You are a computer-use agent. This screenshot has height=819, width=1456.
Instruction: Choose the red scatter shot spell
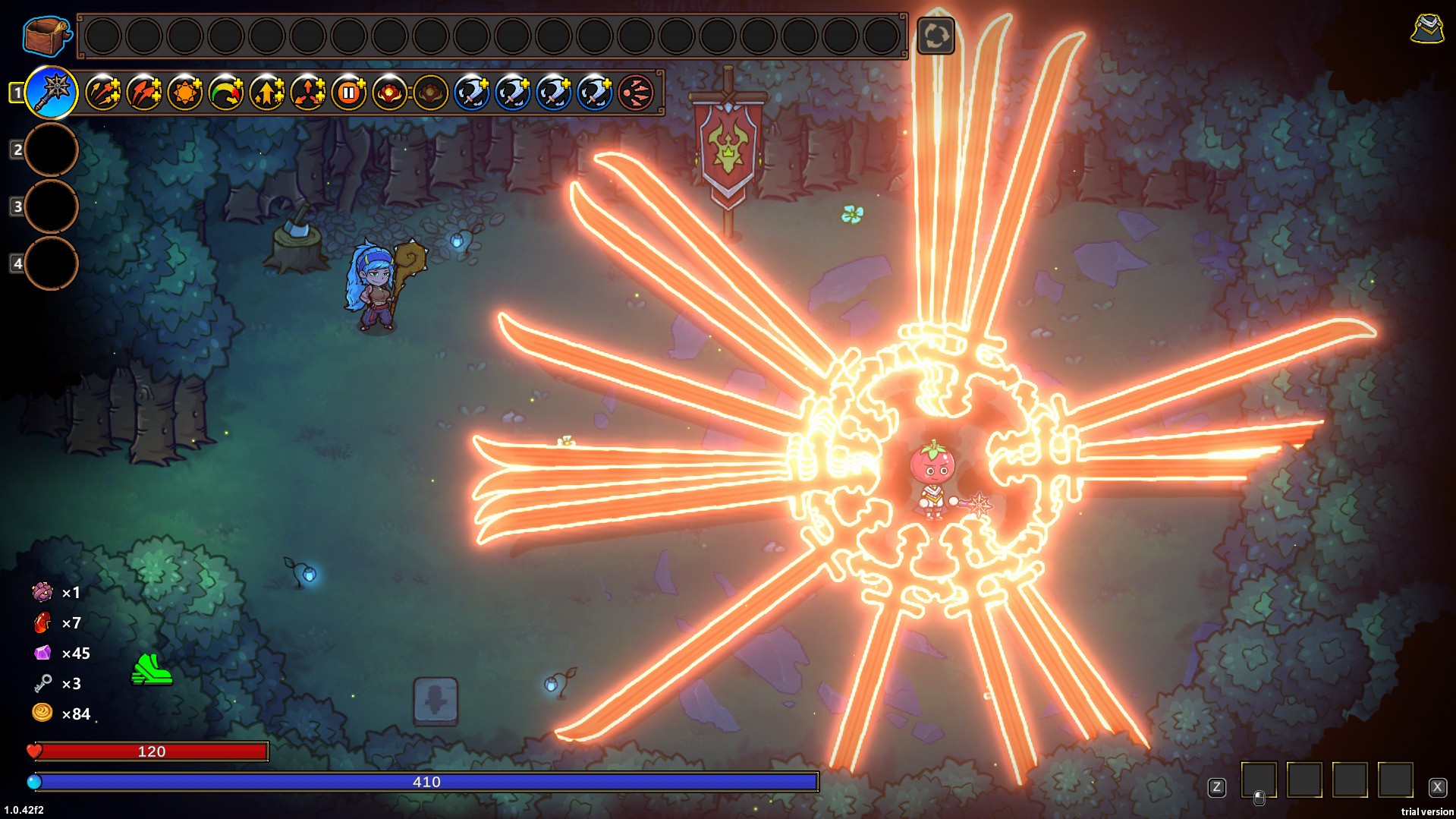[636, 93]
